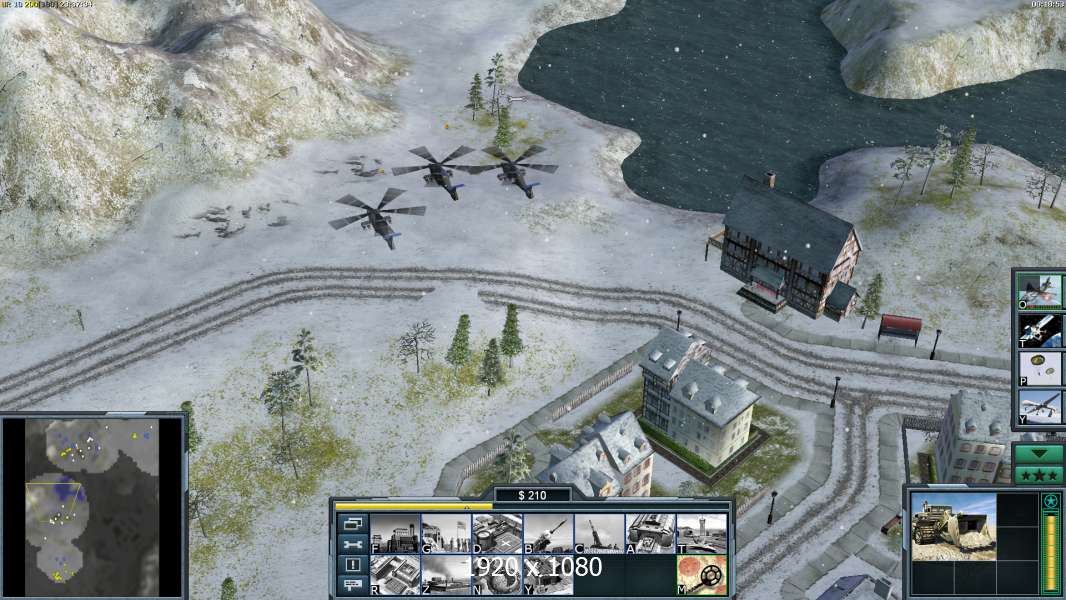Build the structure with hotkey F

(395, 534)
